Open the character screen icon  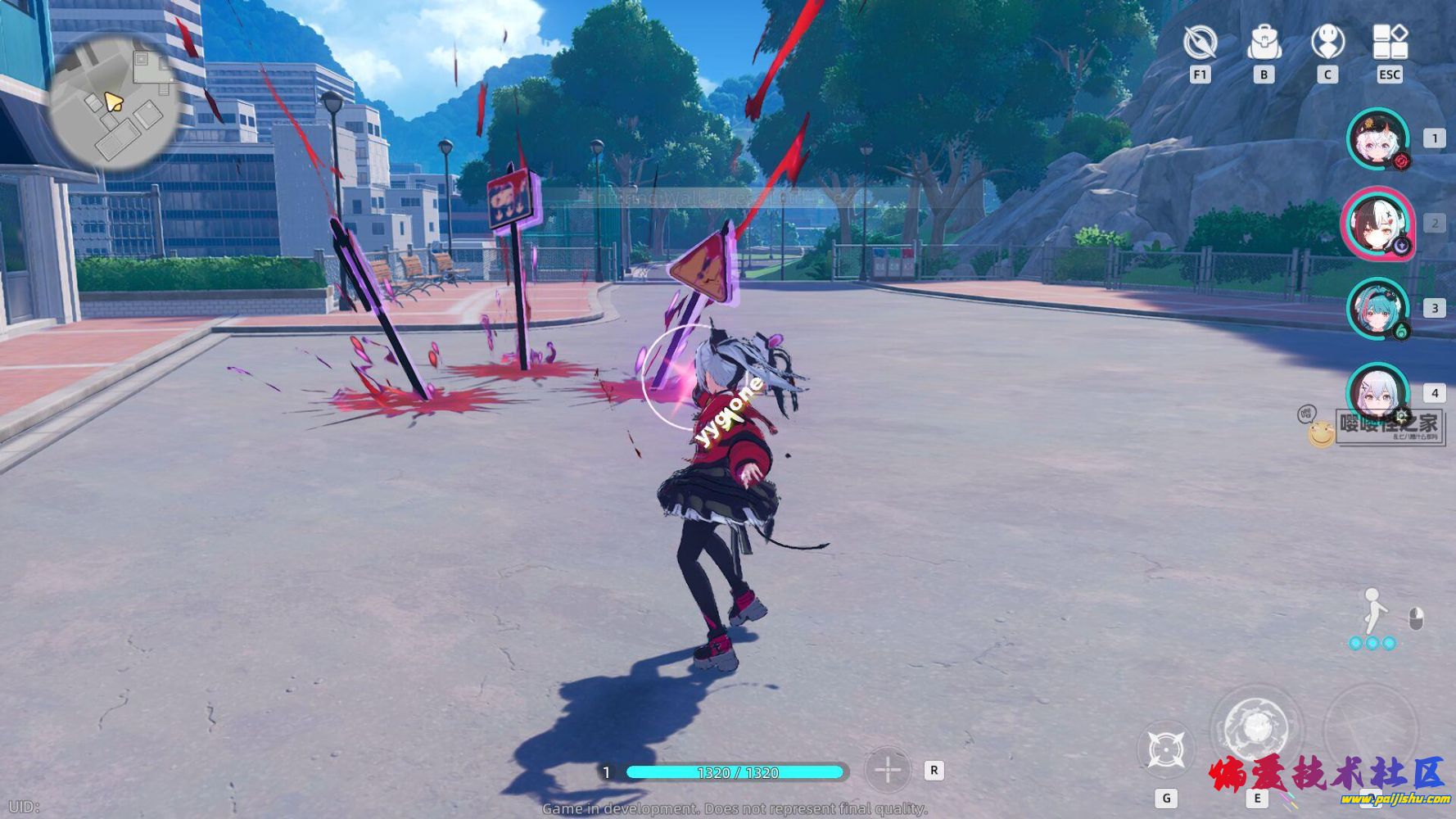click(1327, 42)
